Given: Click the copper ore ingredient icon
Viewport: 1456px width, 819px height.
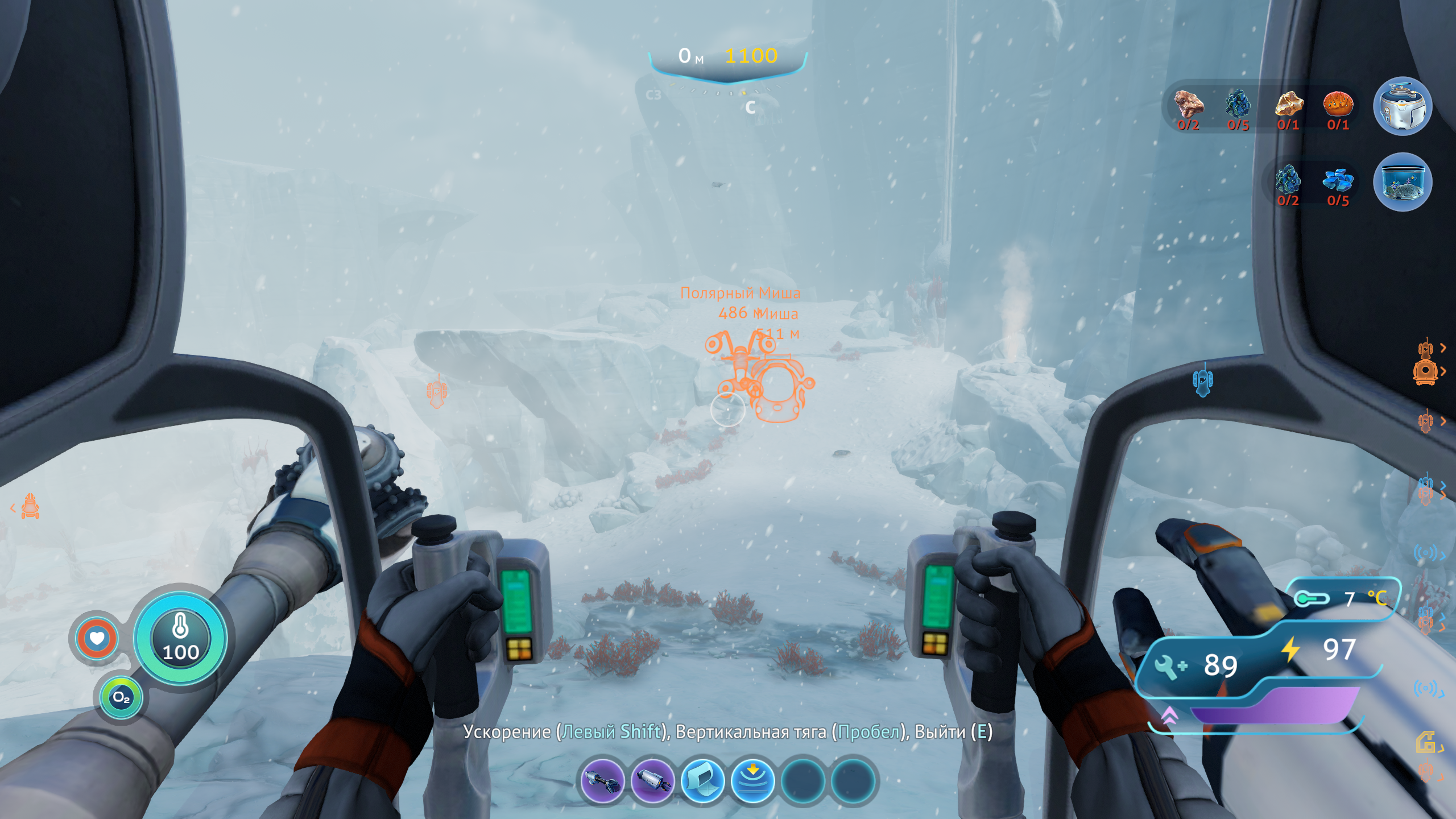Looking at the screenshot, I should (1189, 104).
